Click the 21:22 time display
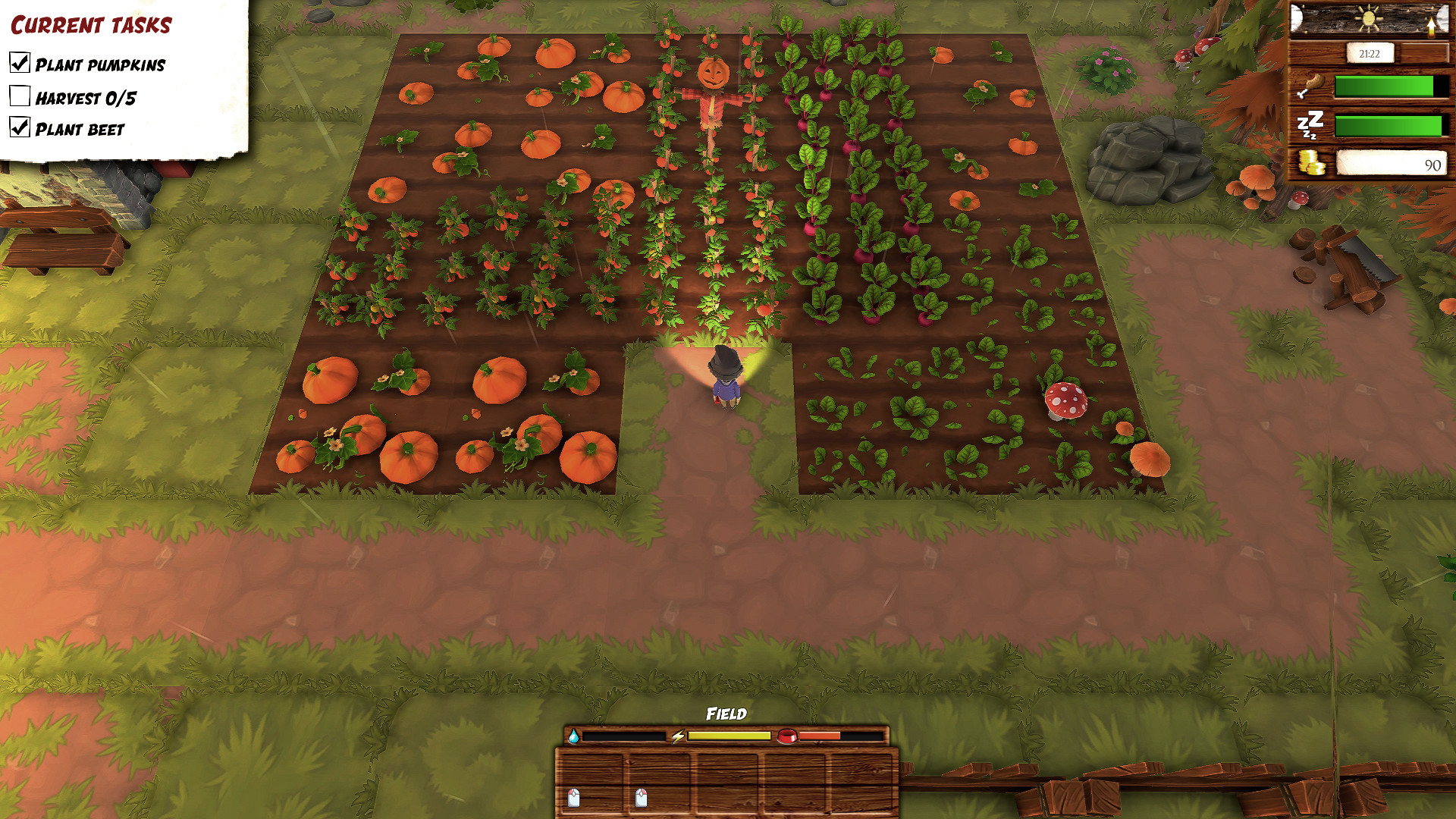Image resolution: width=1456 pixels, height=819 pixels. (x=1370, y=54)
